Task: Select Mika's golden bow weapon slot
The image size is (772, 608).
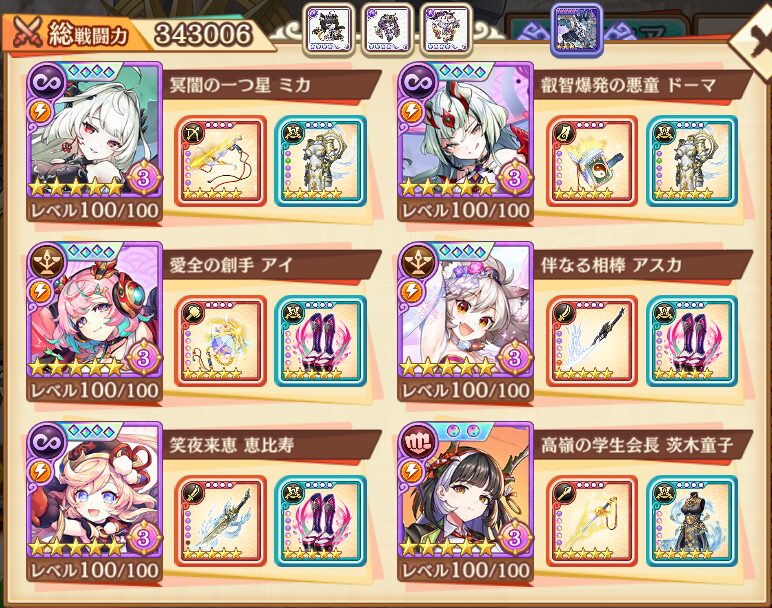Action: click(x=220, y=161)
